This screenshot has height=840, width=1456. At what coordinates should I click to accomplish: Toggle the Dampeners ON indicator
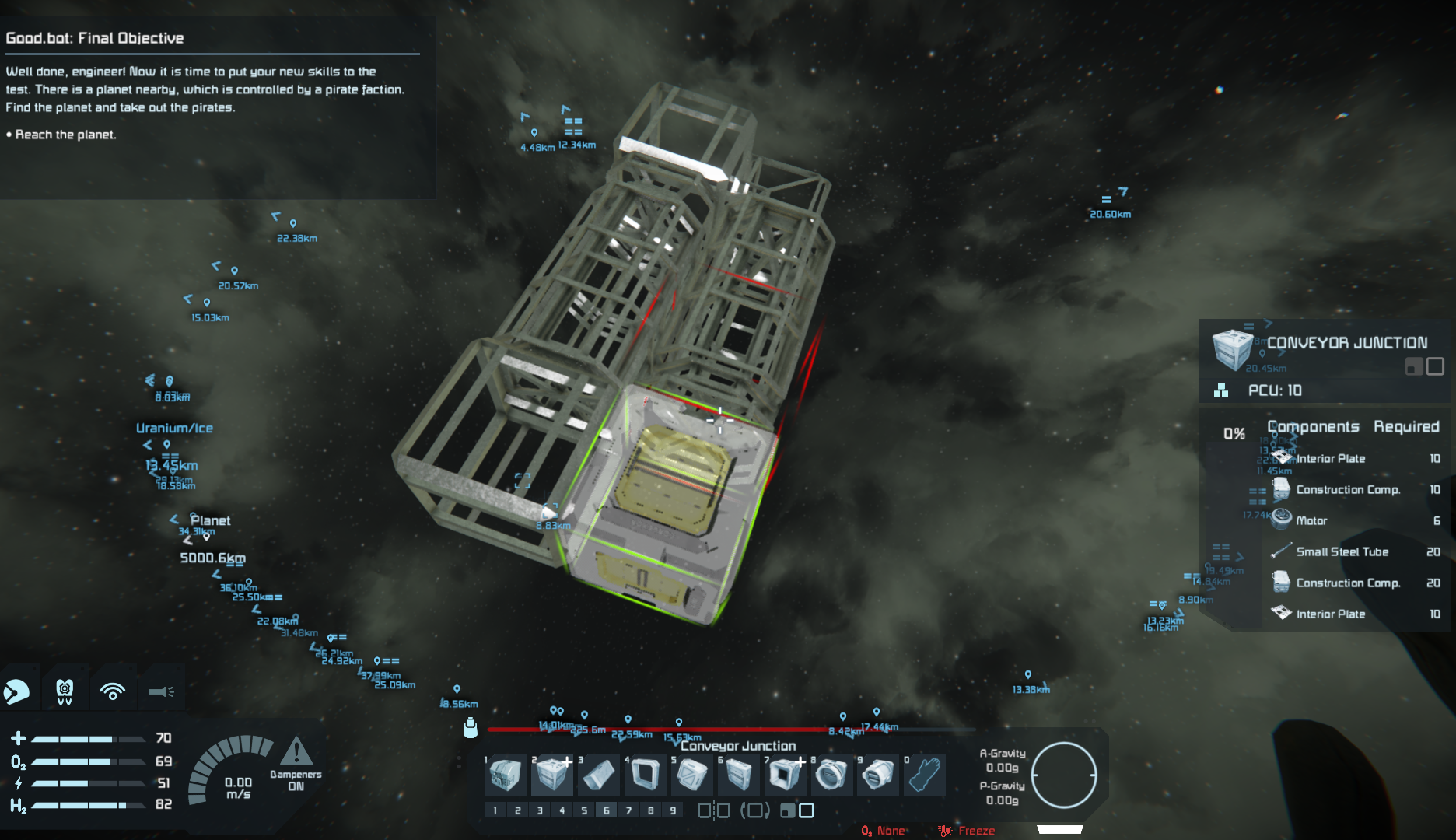tap(296, 764)
